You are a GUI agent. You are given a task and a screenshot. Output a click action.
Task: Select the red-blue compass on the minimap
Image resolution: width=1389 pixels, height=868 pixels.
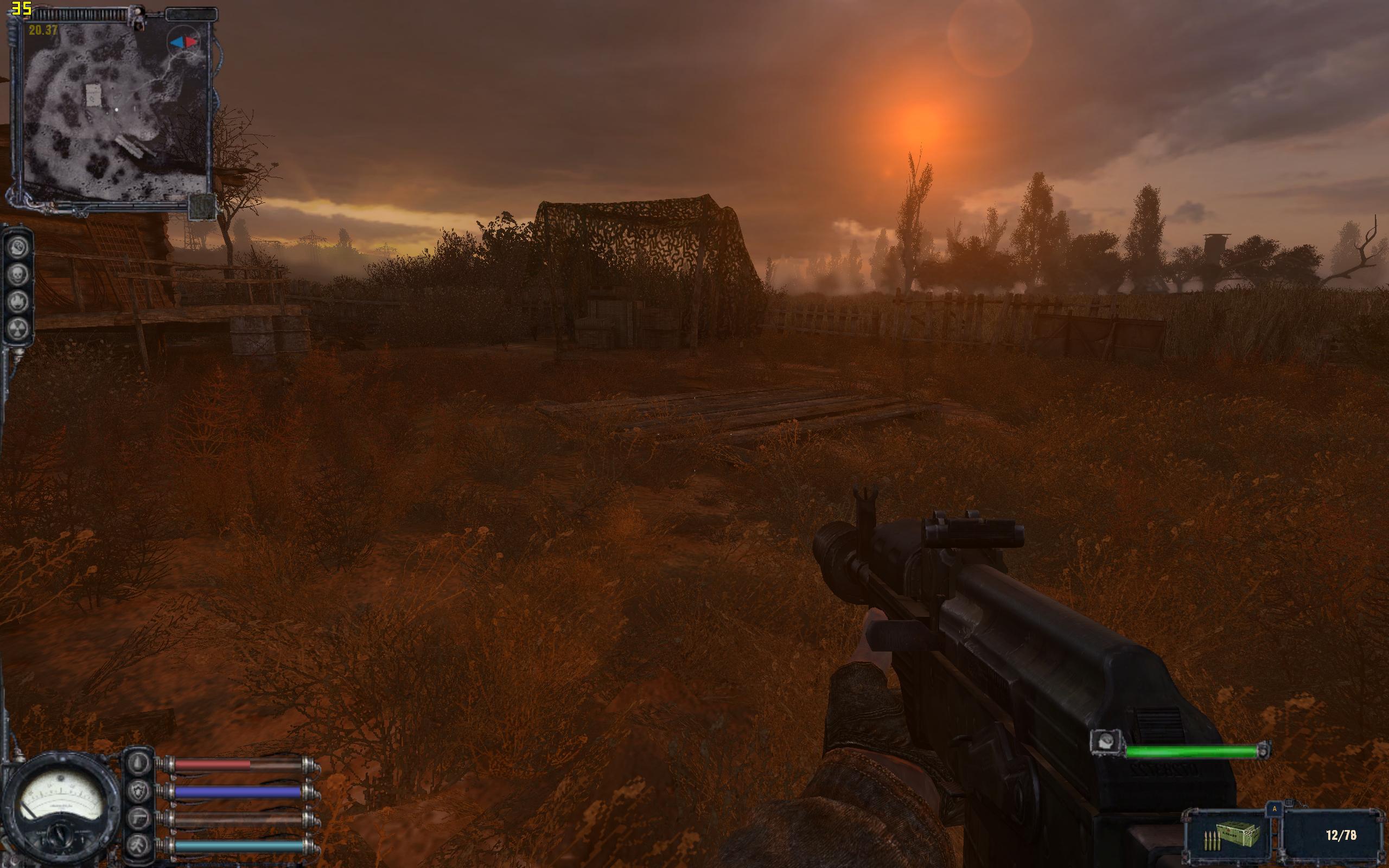pyautogui.click(x=183, y=42)
